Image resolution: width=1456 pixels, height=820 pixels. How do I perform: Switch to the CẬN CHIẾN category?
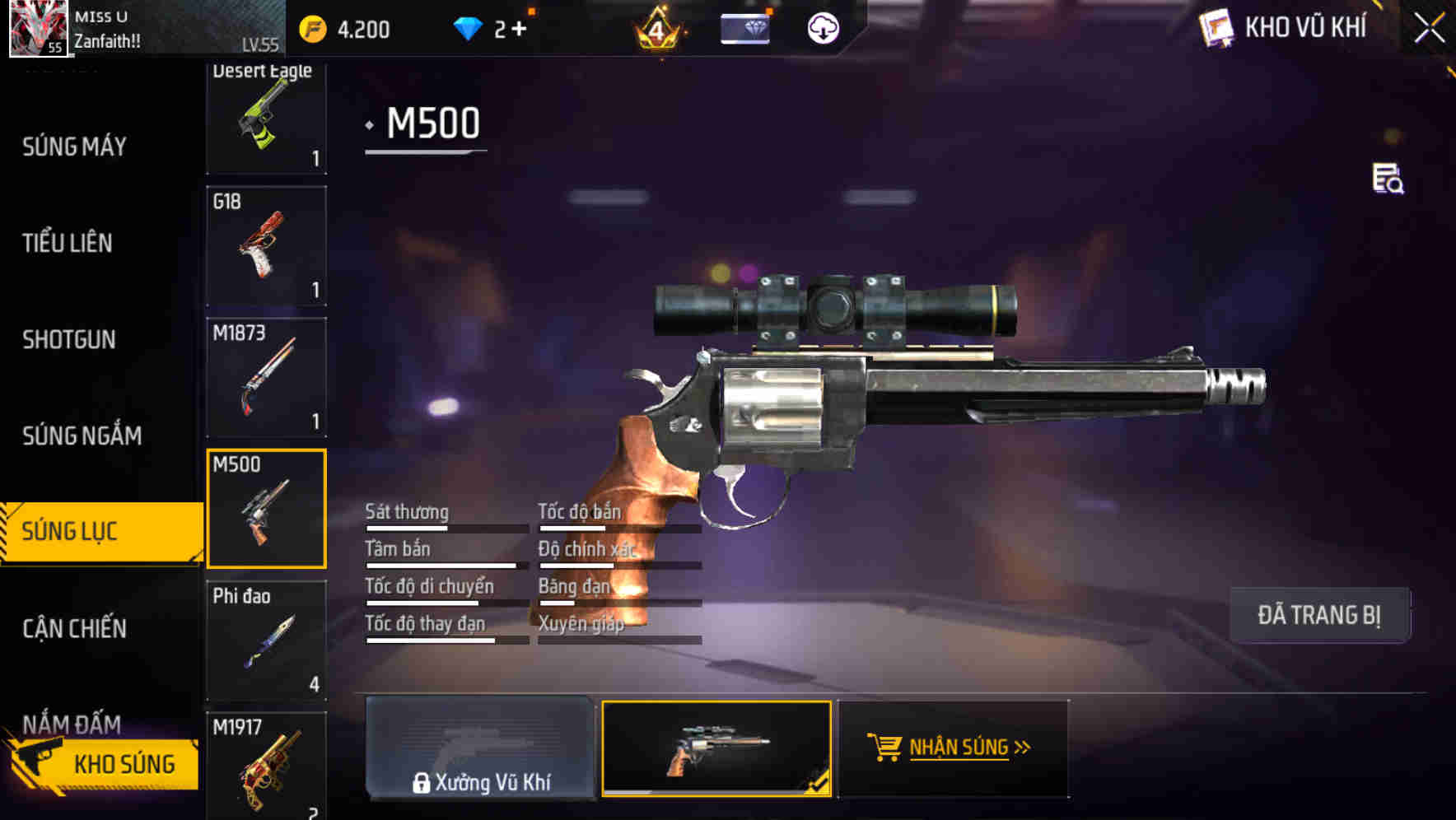(74, 628)
